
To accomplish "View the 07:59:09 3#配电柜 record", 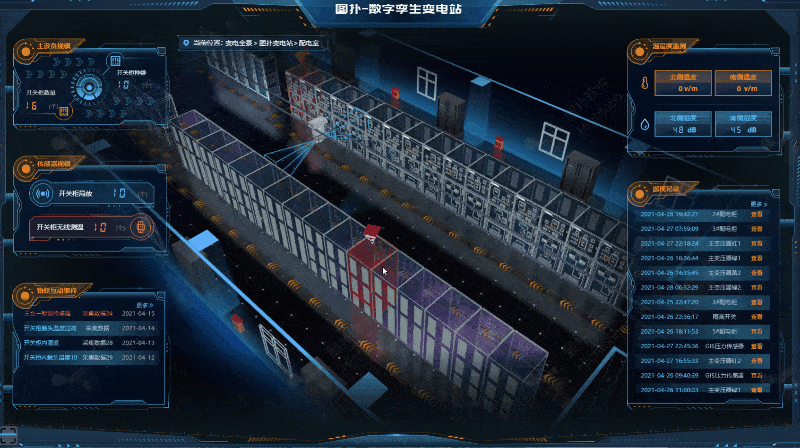I will tap(758, 228).
